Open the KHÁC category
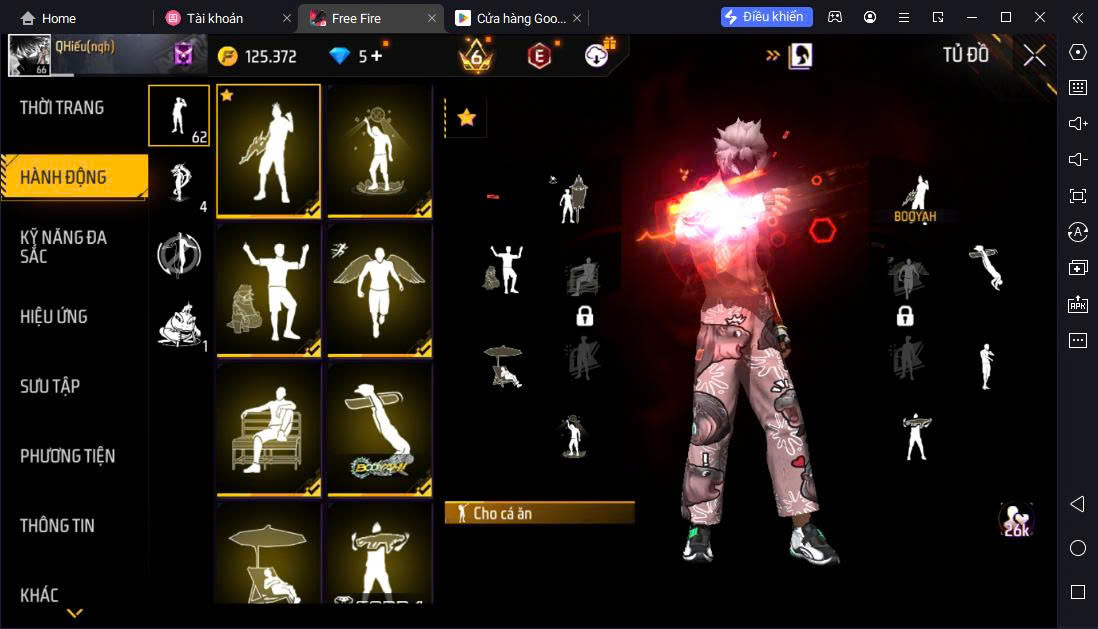The height and width of the screenshot is (629, 1098). [39, 595]
